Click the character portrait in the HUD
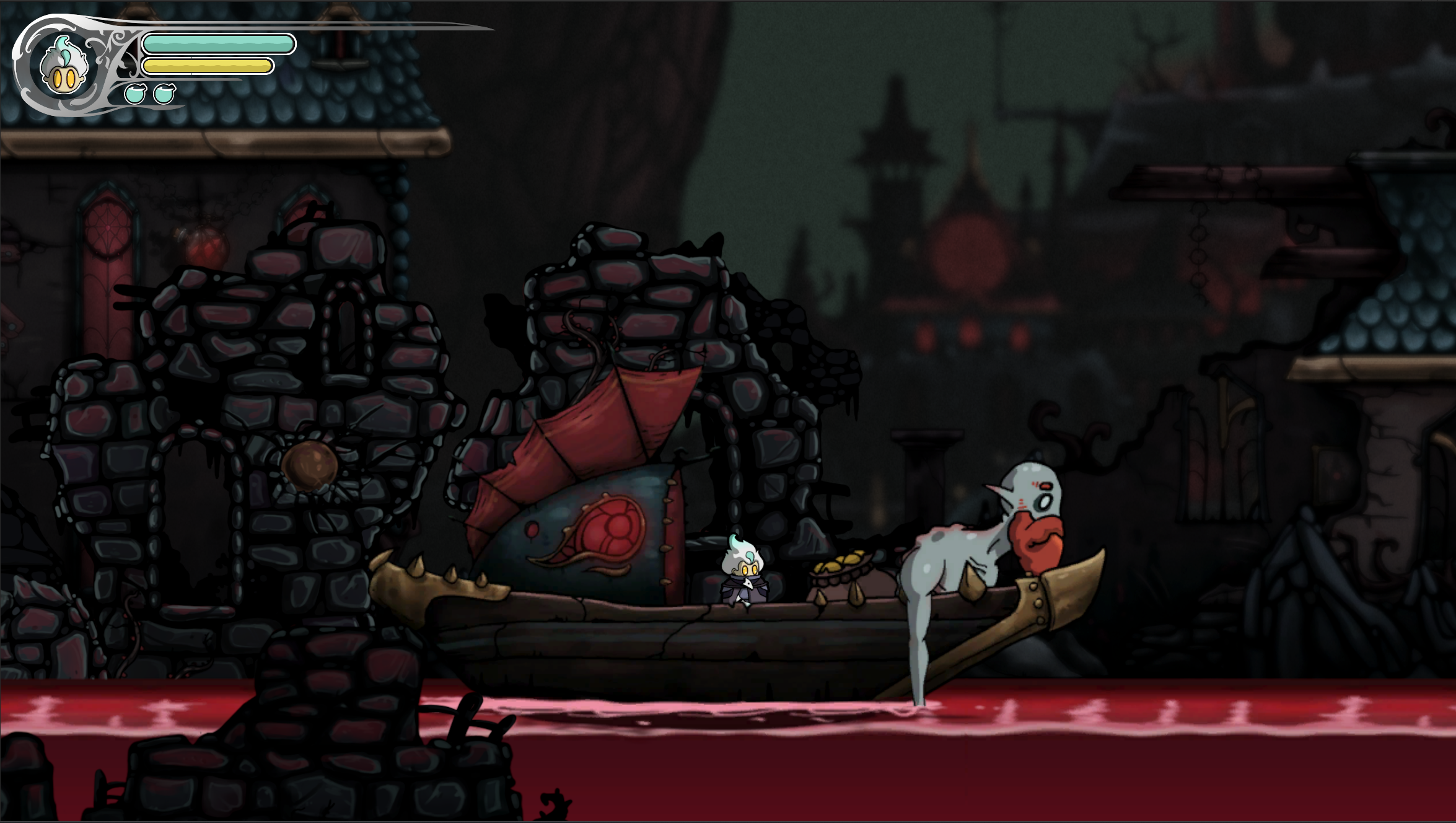 point(62,68)
